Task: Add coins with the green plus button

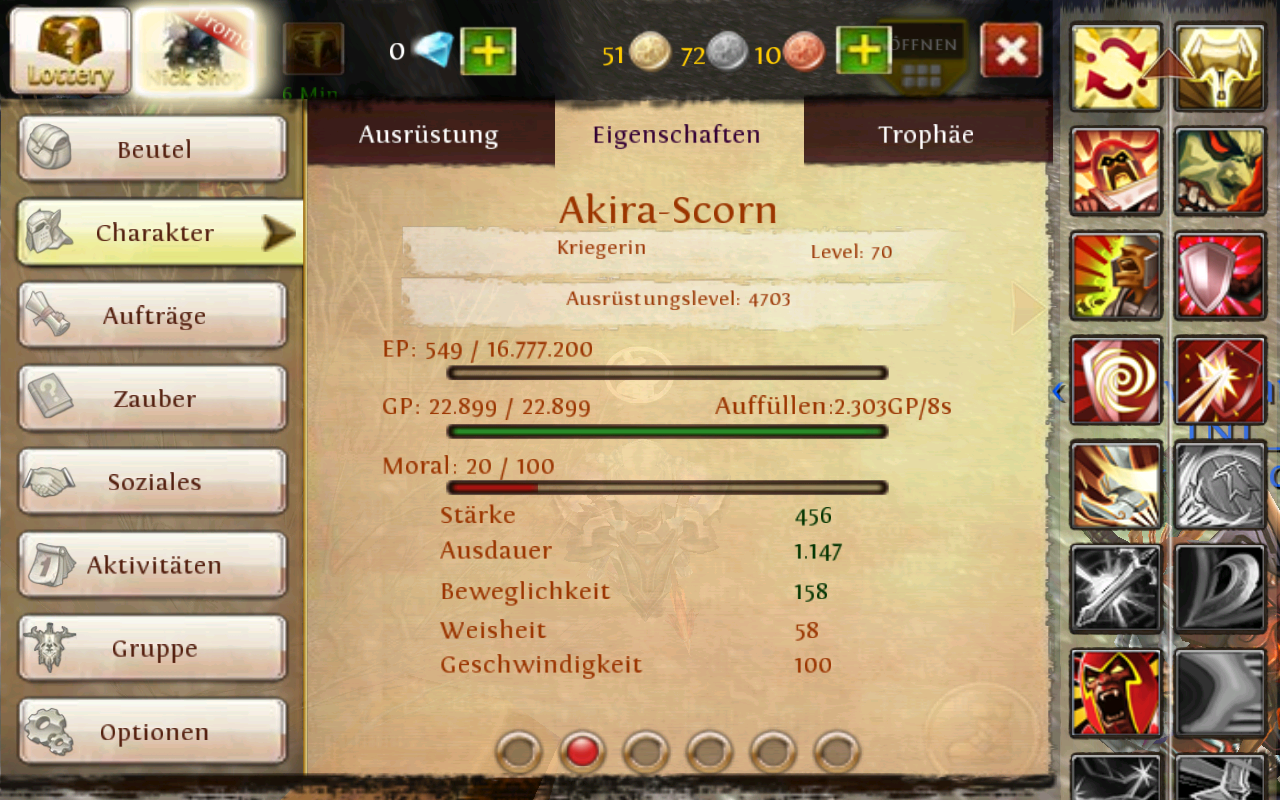Action: 864,51
